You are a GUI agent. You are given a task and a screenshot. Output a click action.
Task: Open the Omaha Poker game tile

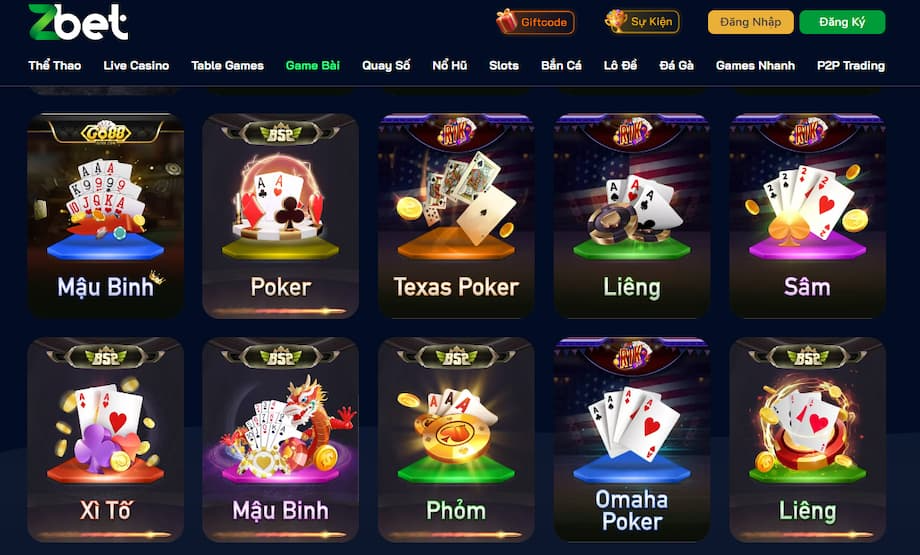pos(632,439)
